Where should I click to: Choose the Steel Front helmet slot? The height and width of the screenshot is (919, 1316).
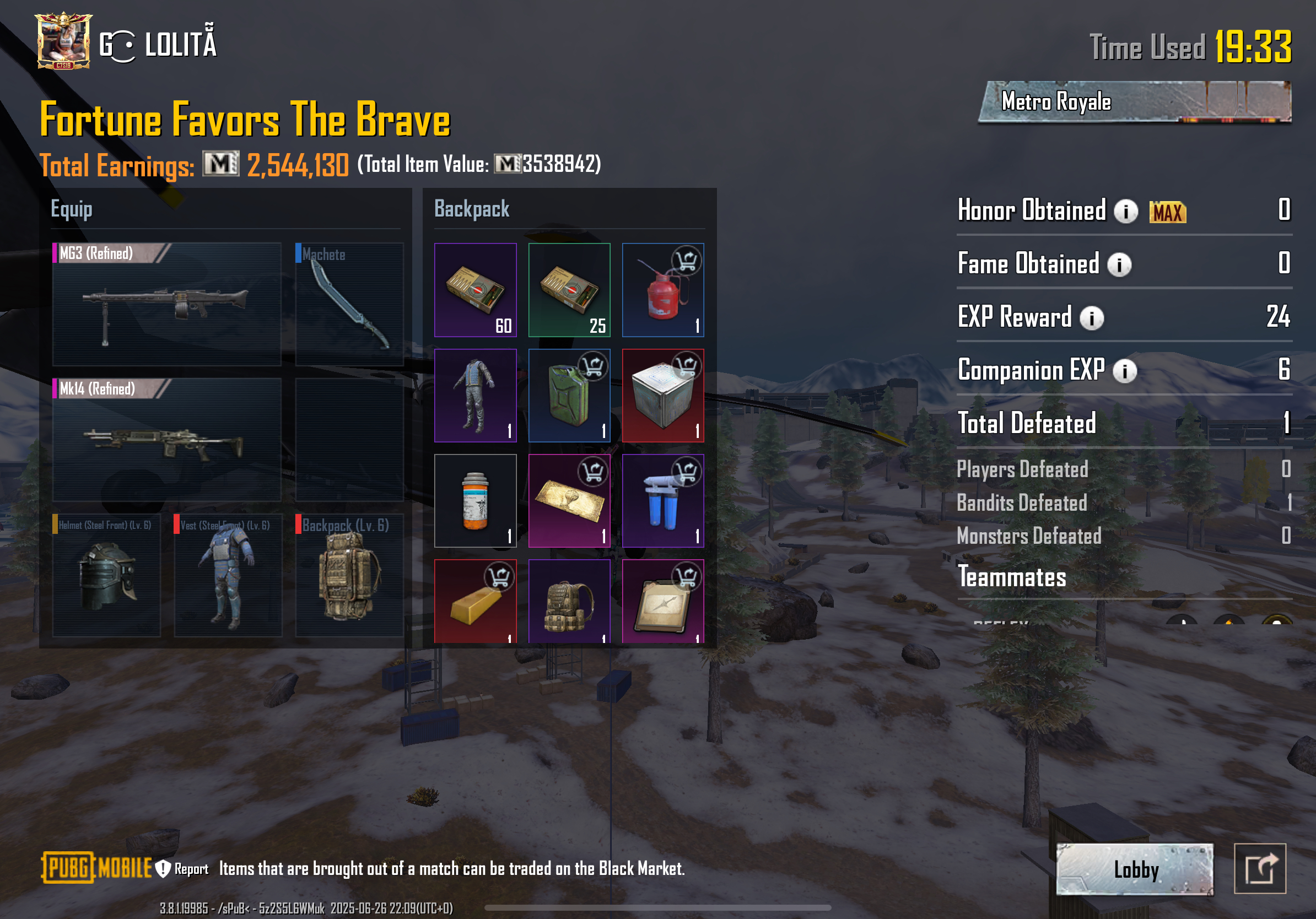click(106, 575)
